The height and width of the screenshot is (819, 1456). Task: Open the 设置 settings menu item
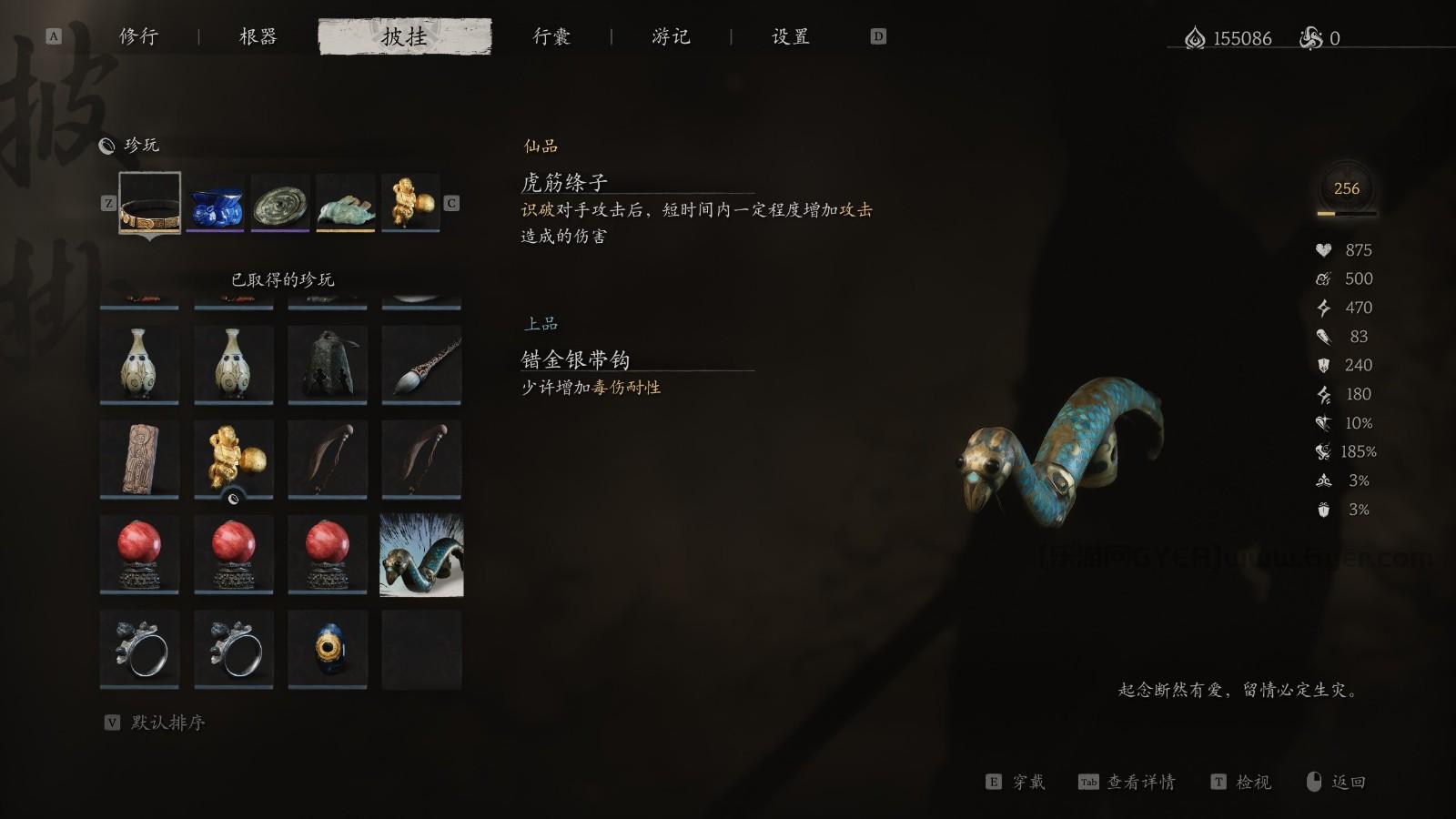click(x=791, y=36)
